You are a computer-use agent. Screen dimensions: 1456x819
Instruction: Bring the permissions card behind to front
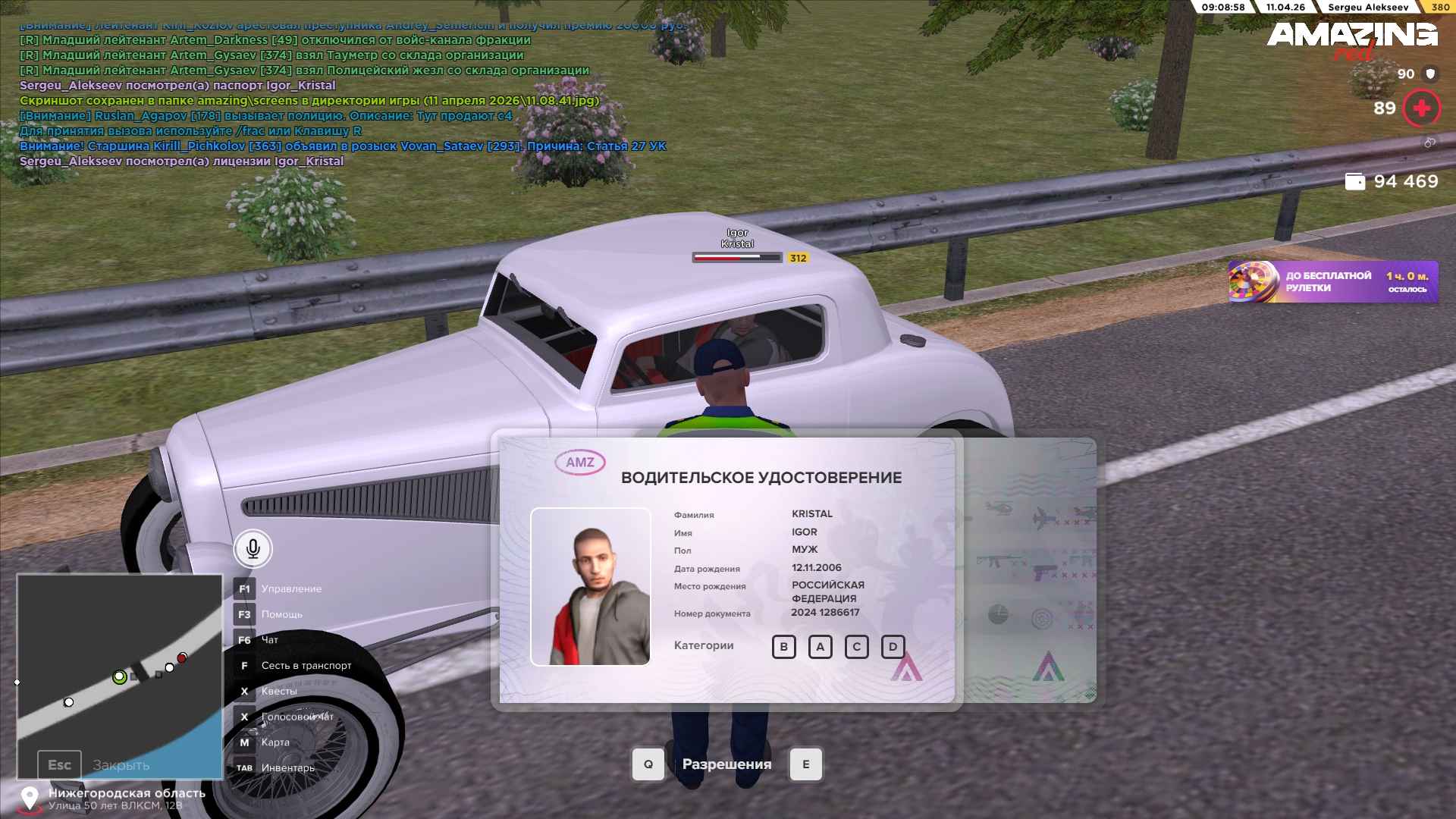click(1031, 569)
